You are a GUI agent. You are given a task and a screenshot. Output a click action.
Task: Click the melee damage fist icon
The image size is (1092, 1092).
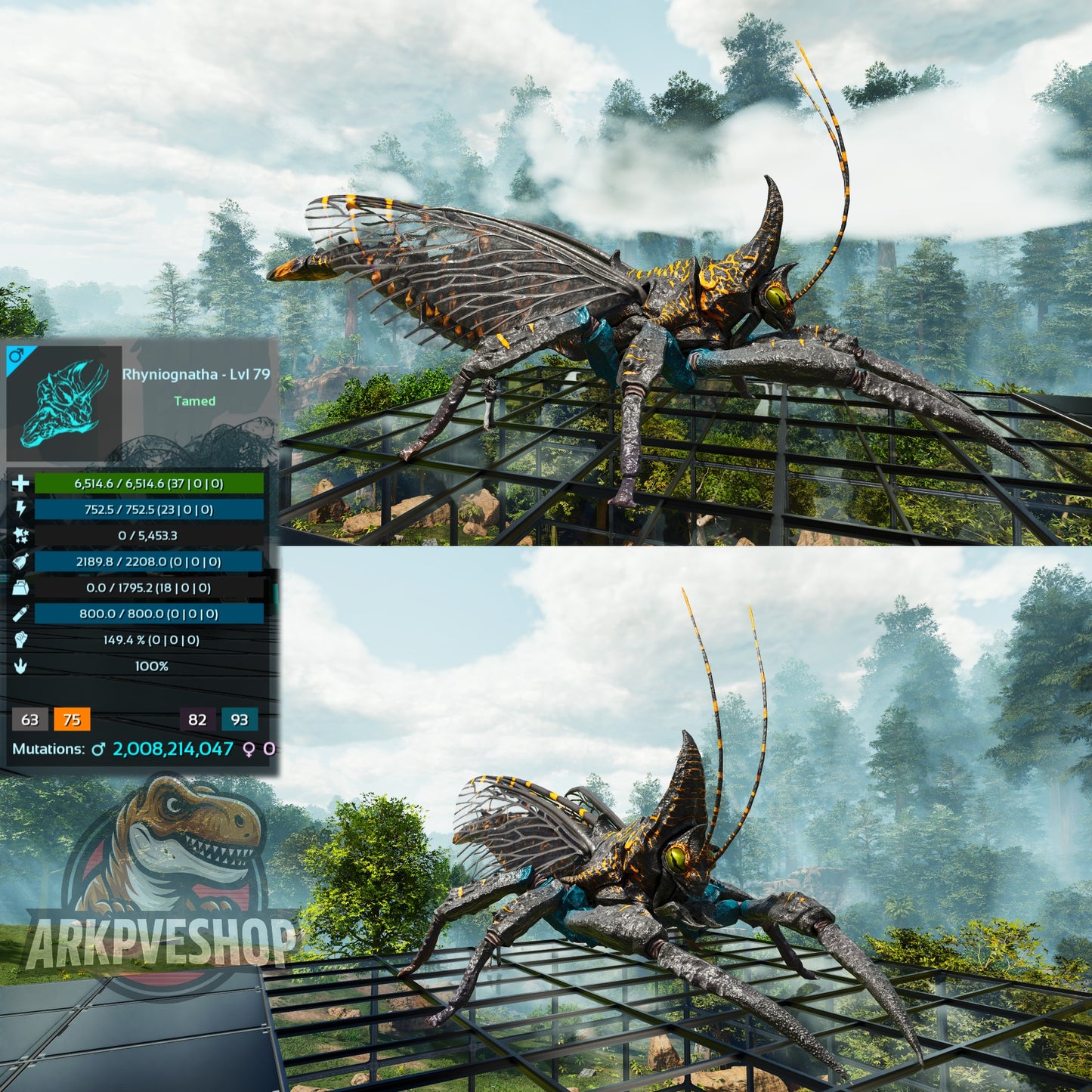click(x=20, y=640)
